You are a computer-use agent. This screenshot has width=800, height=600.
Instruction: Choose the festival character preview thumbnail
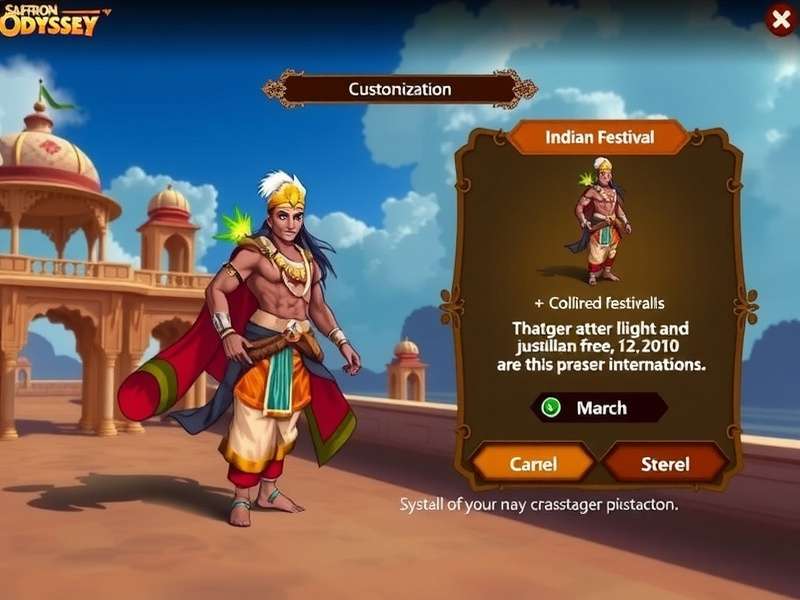pyautogui.click(x=600, y=220)
